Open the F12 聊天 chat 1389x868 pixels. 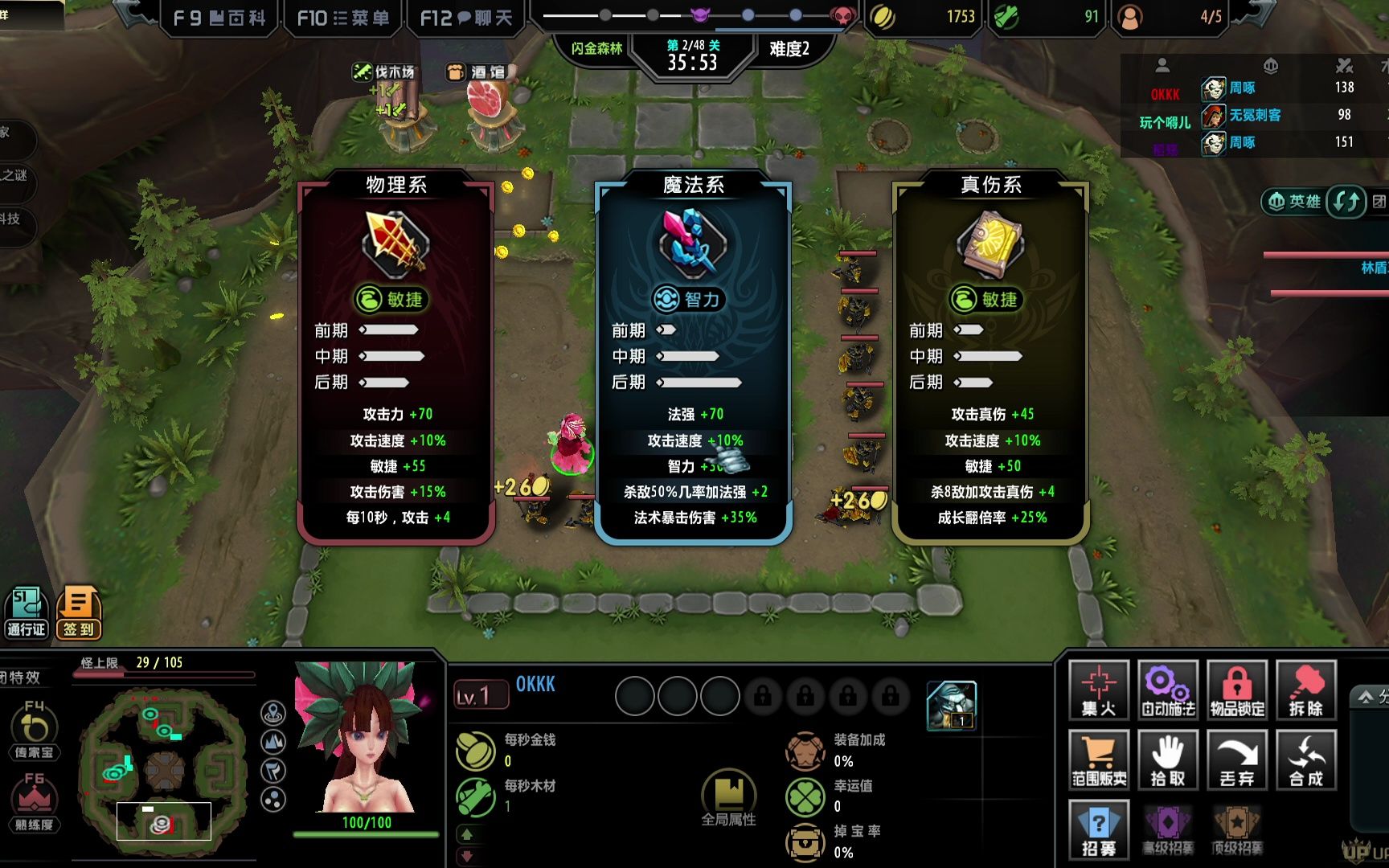click(466, 18)
